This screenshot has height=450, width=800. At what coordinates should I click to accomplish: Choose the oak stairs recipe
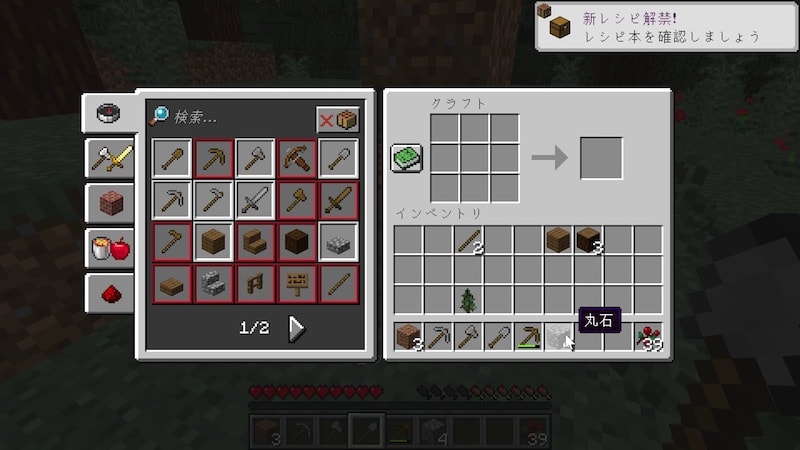[255, 242]
